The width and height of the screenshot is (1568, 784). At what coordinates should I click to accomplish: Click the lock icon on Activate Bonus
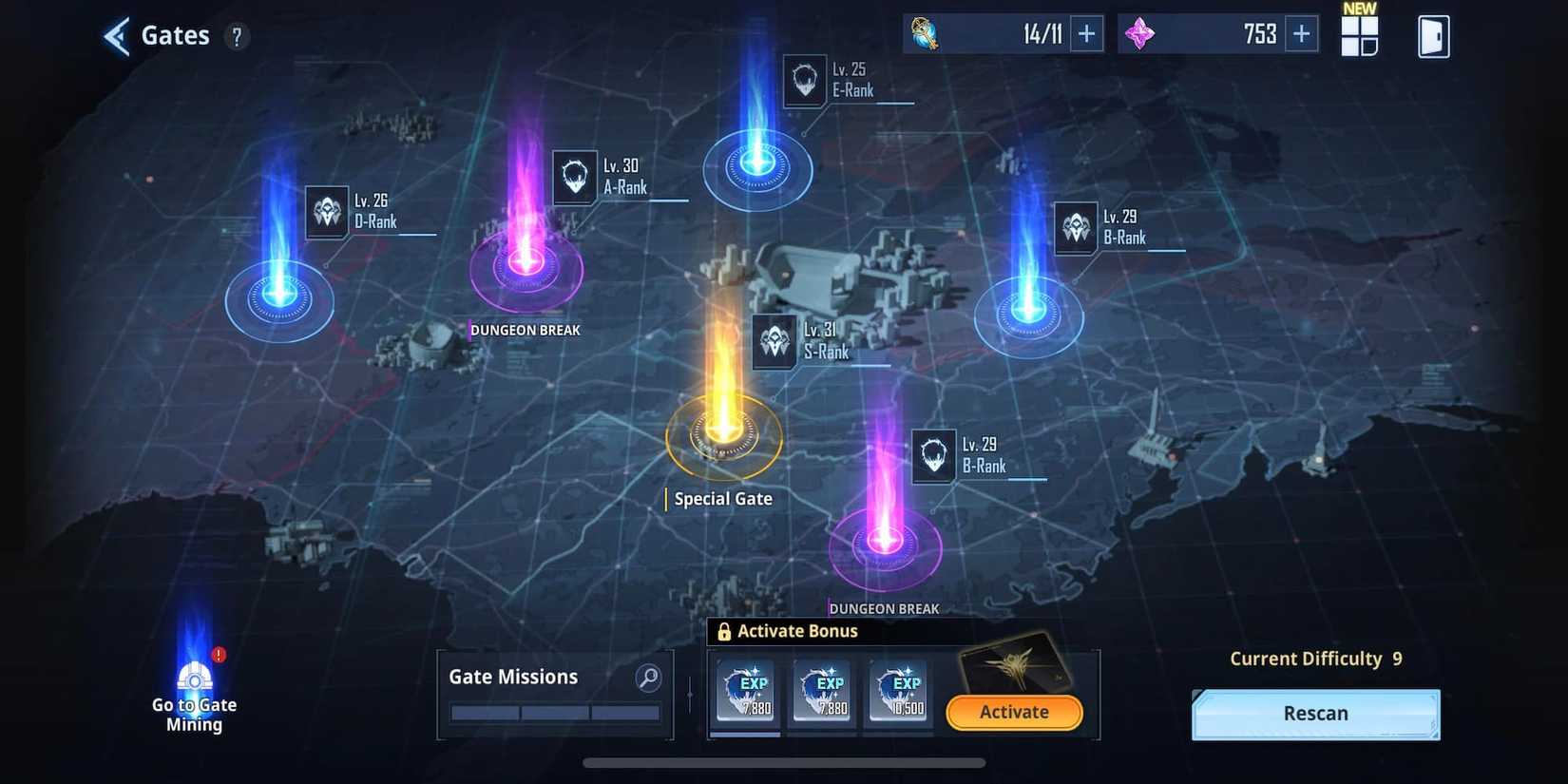pyautogui.click(x=726, y=631)
